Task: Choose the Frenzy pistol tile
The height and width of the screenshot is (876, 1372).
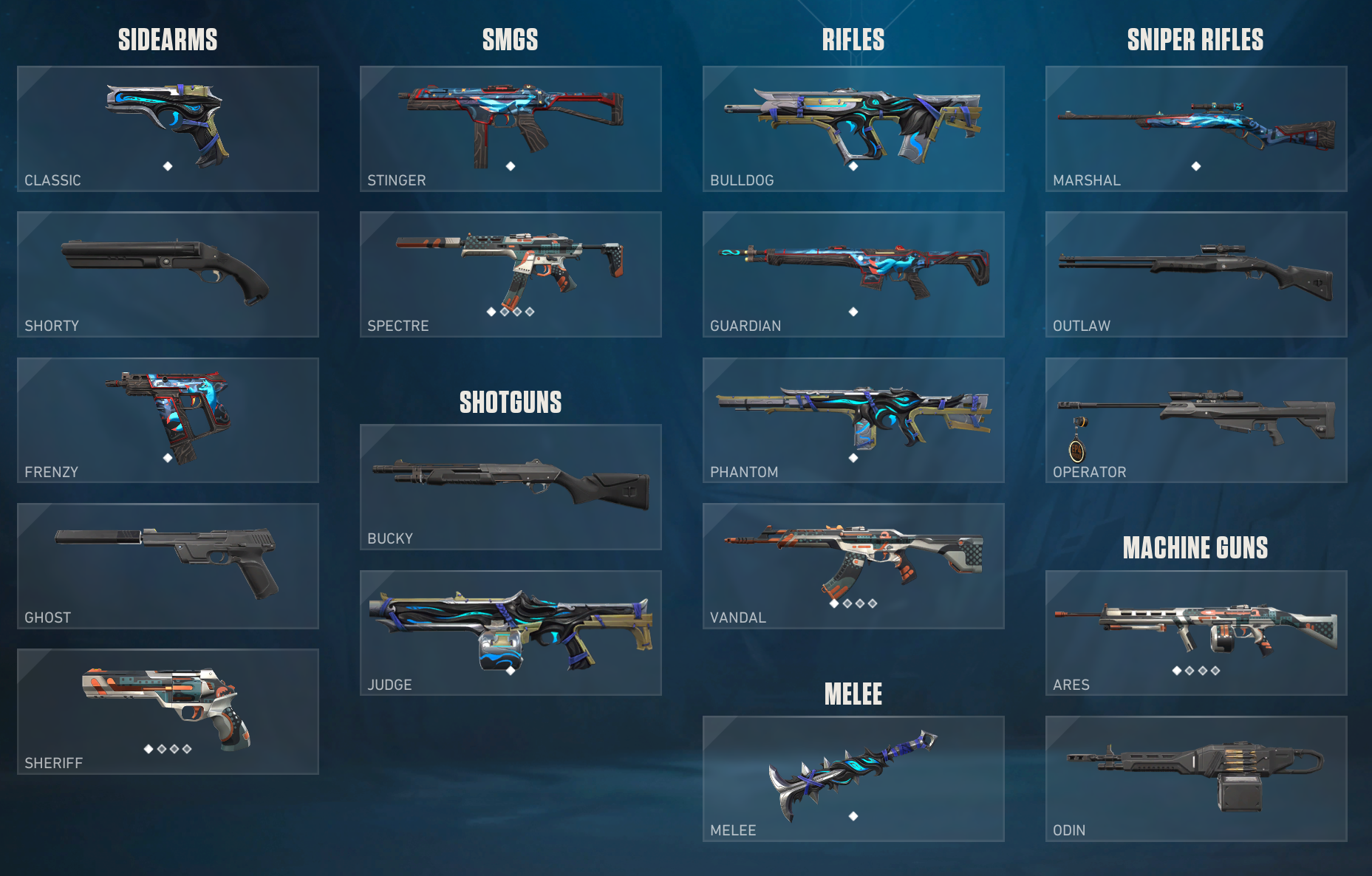Action: 168,420
